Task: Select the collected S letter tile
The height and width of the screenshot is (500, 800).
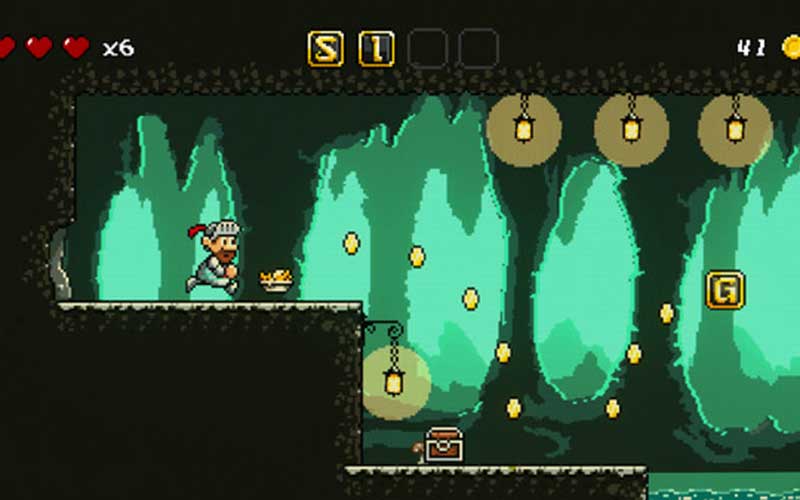Action: 325,48
